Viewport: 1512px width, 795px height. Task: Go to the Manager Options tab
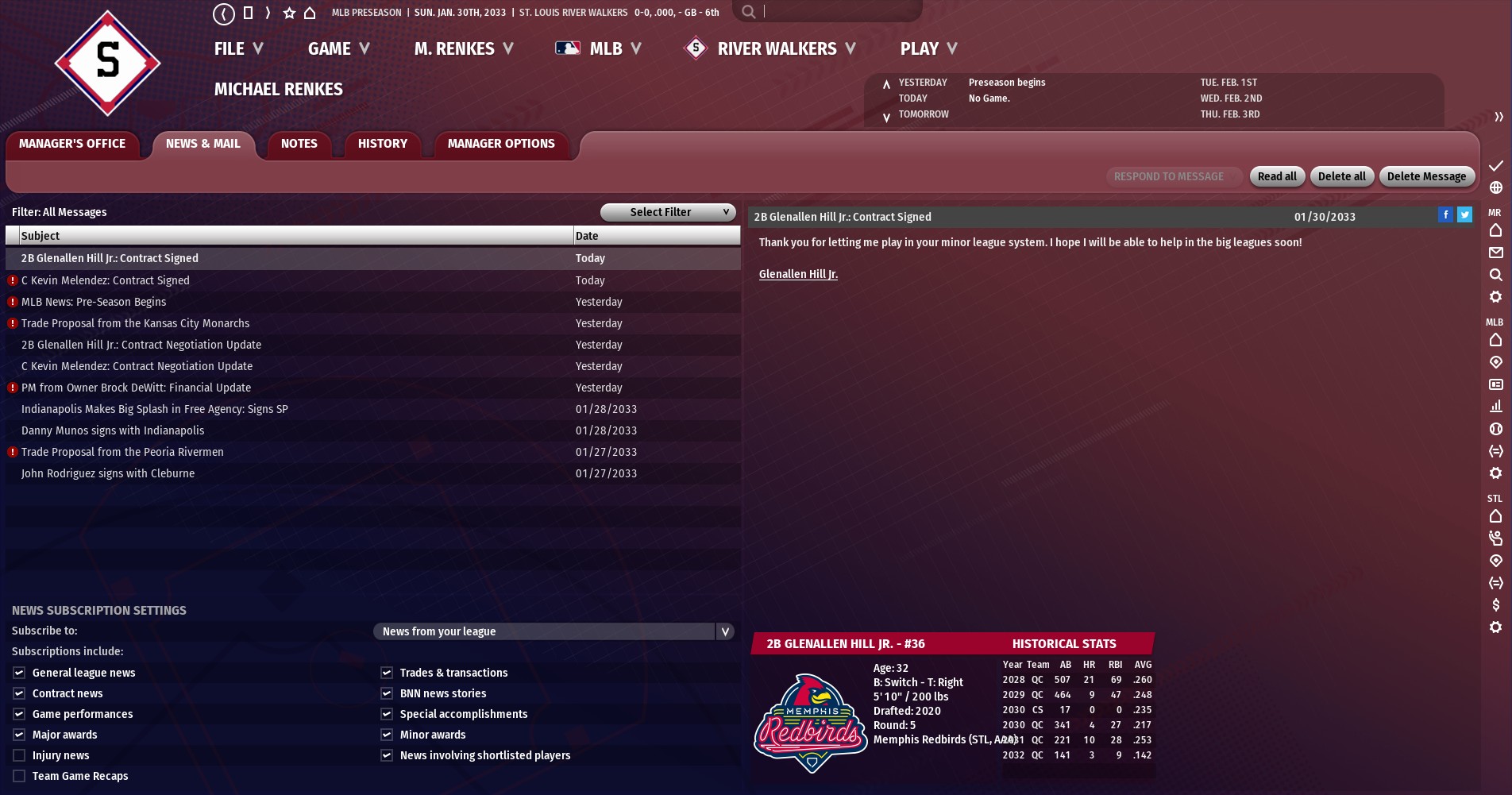point(500,144)
